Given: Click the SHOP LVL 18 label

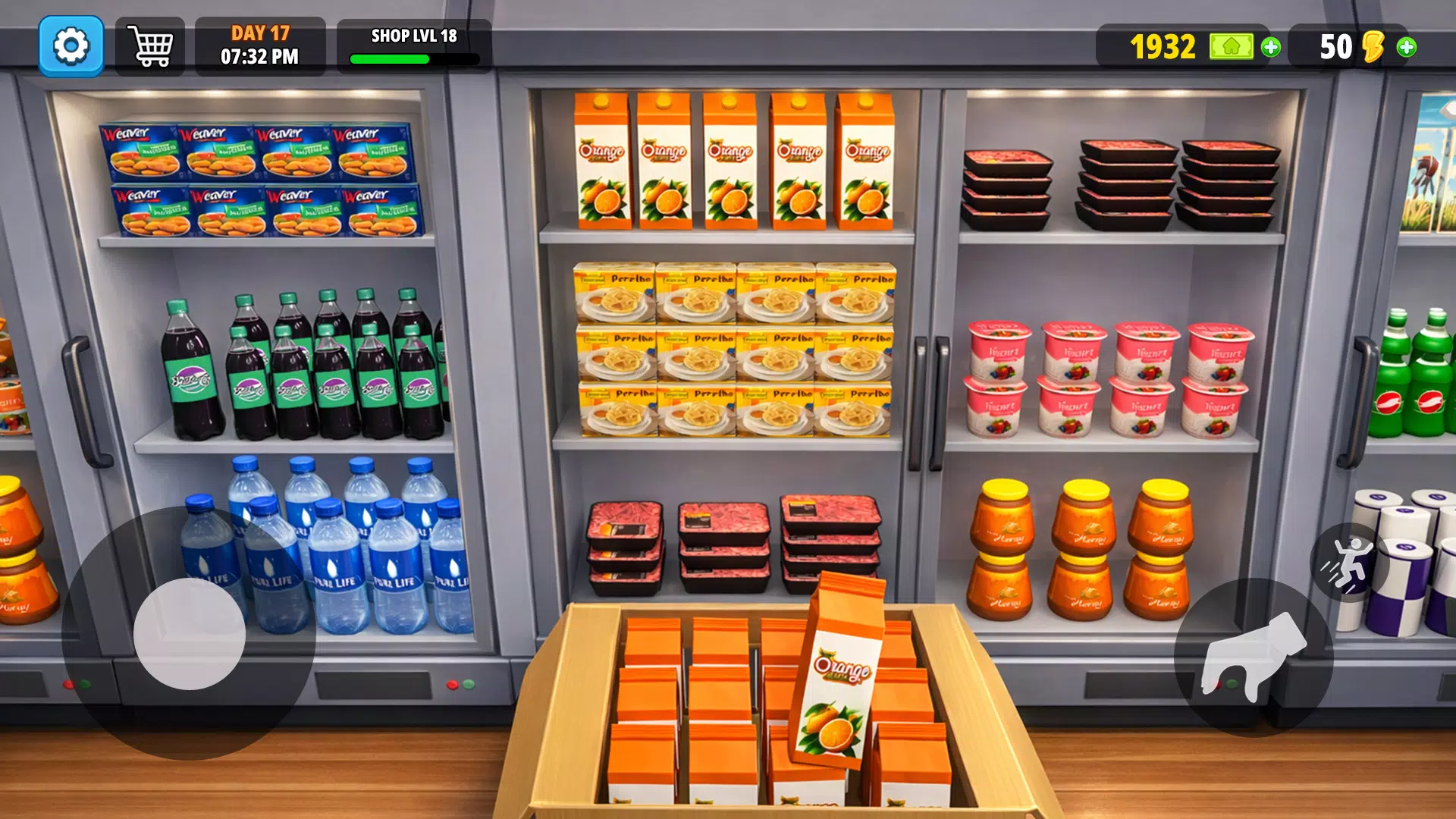Looking at the screenshot, I should click(x=412, y=36).
